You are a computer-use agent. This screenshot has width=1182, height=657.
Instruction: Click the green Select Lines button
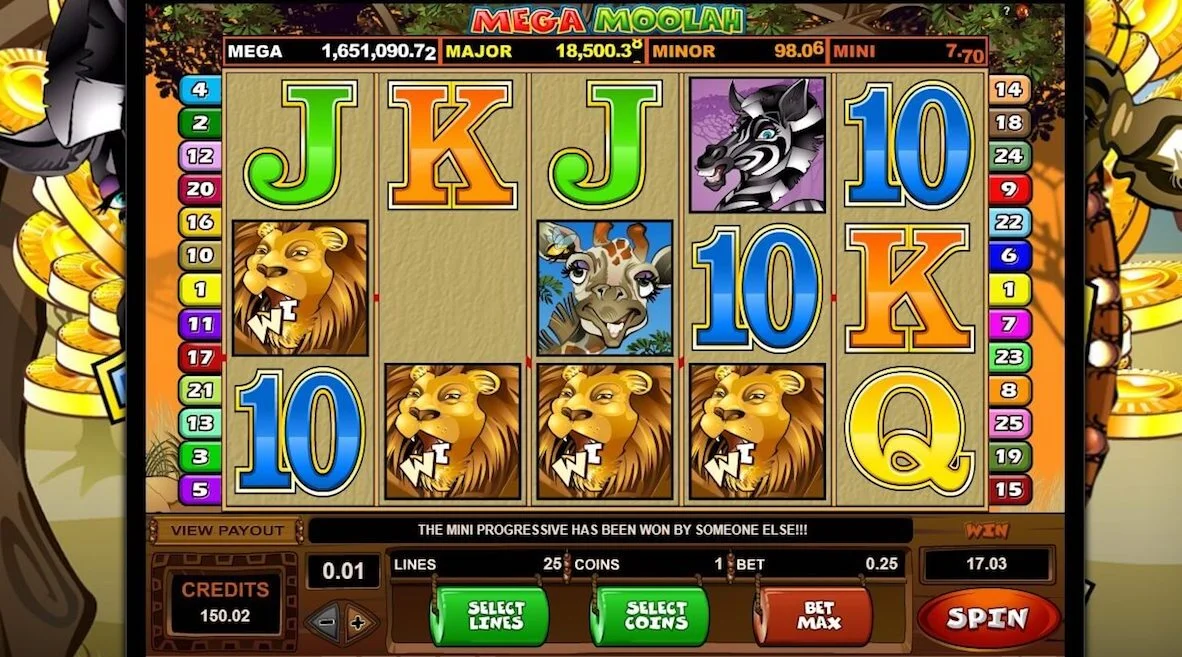click(x=489, y=616)
